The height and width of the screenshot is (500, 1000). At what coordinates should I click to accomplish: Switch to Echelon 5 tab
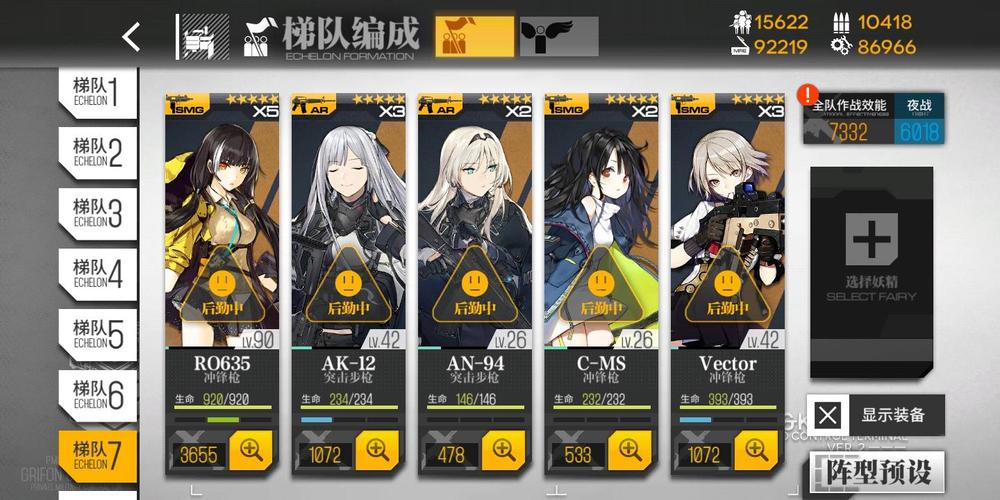coord(97,333)
